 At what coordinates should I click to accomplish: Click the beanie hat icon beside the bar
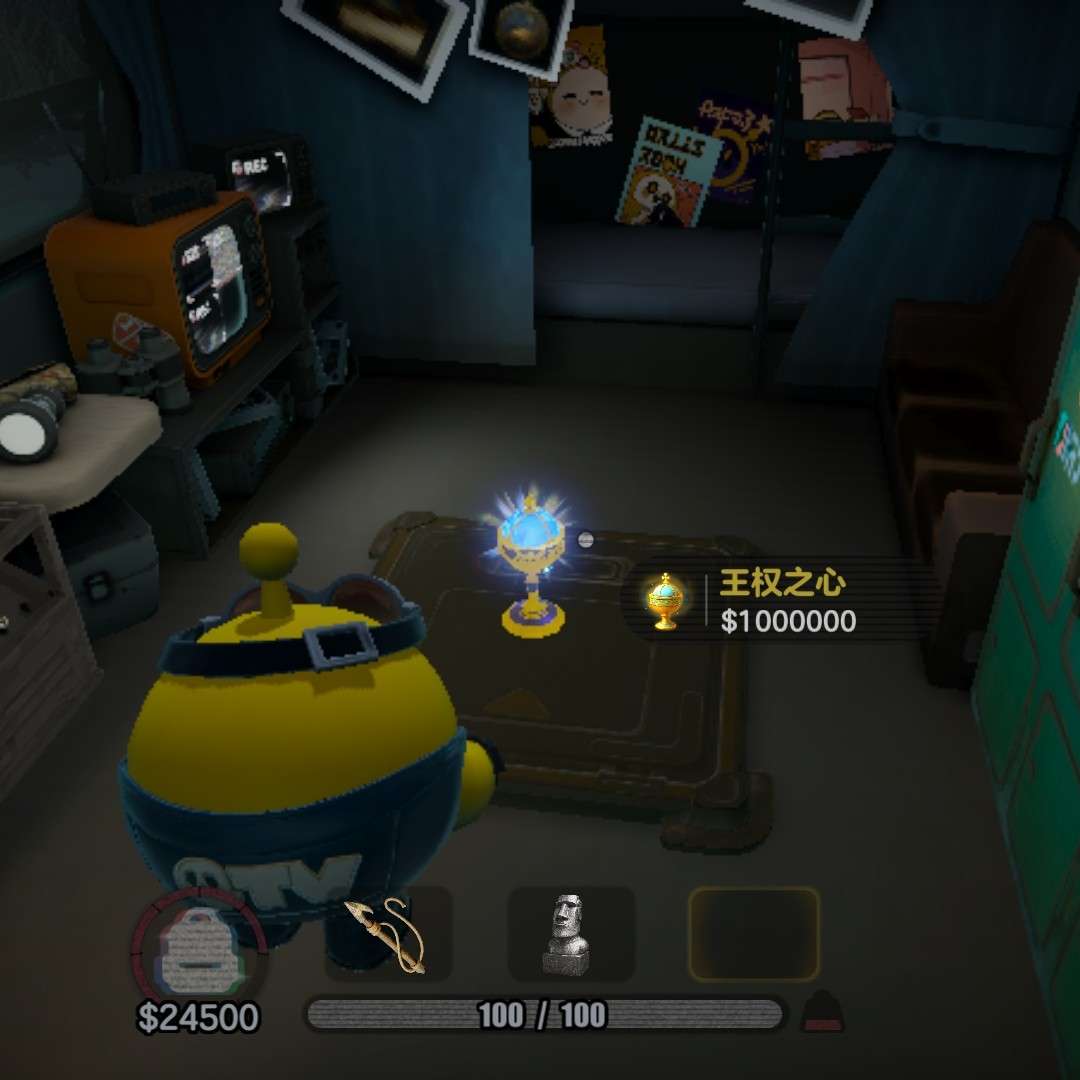(x=823, y=1012)
